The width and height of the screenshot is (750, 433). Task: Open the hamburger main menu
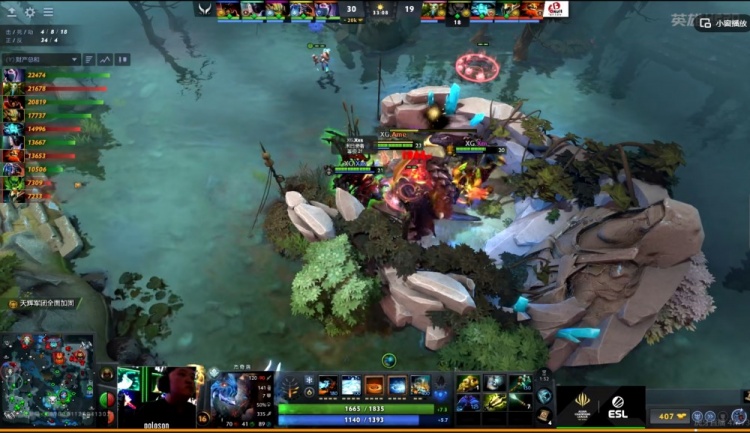point(48,12)
